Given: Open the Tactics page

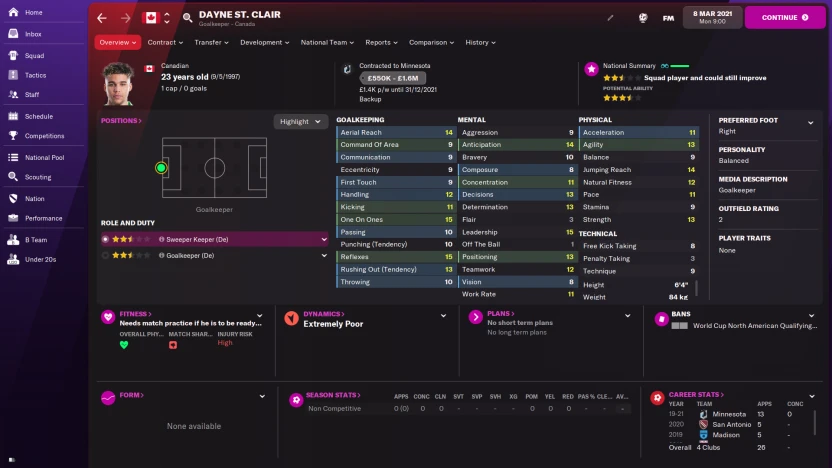Looking at the screenshot, I should tap(35, 75).
